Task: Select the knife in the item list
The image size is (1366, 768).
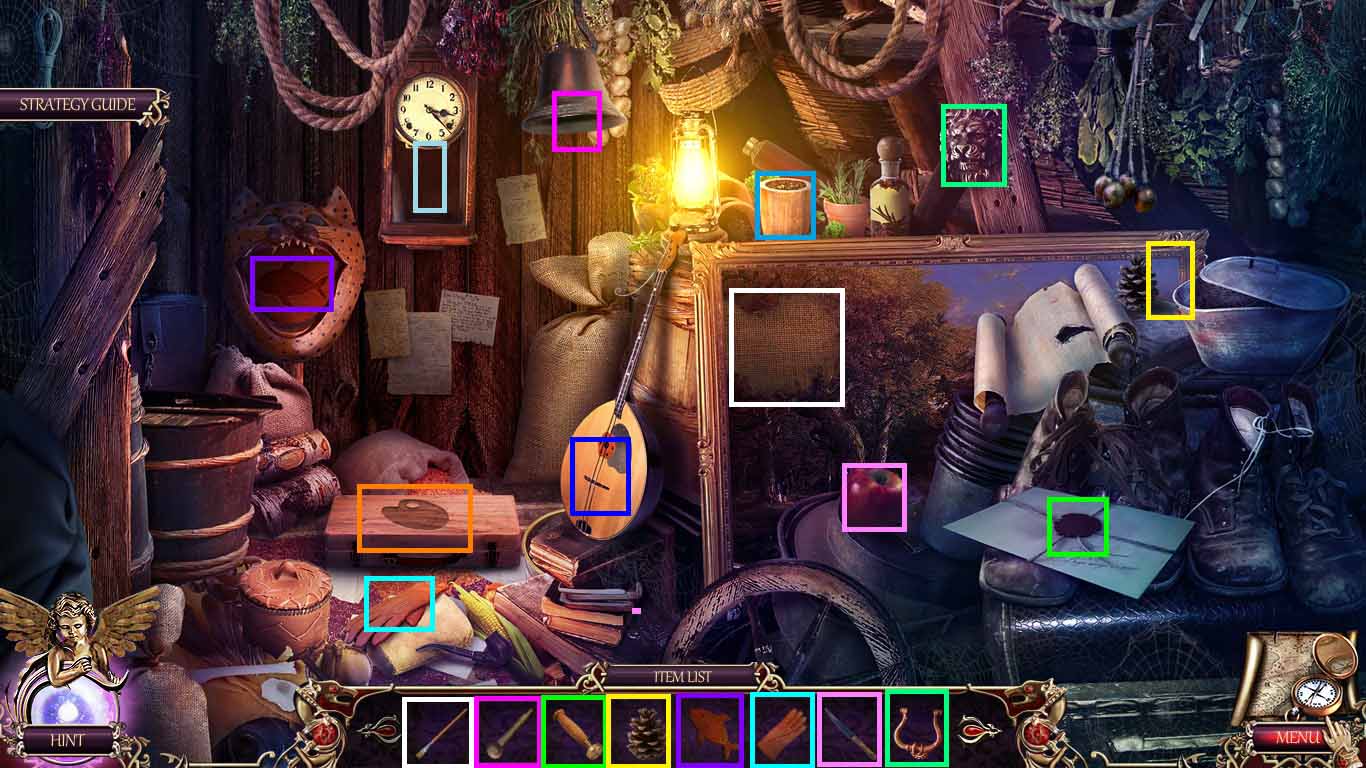Action: tap(848, 730)
